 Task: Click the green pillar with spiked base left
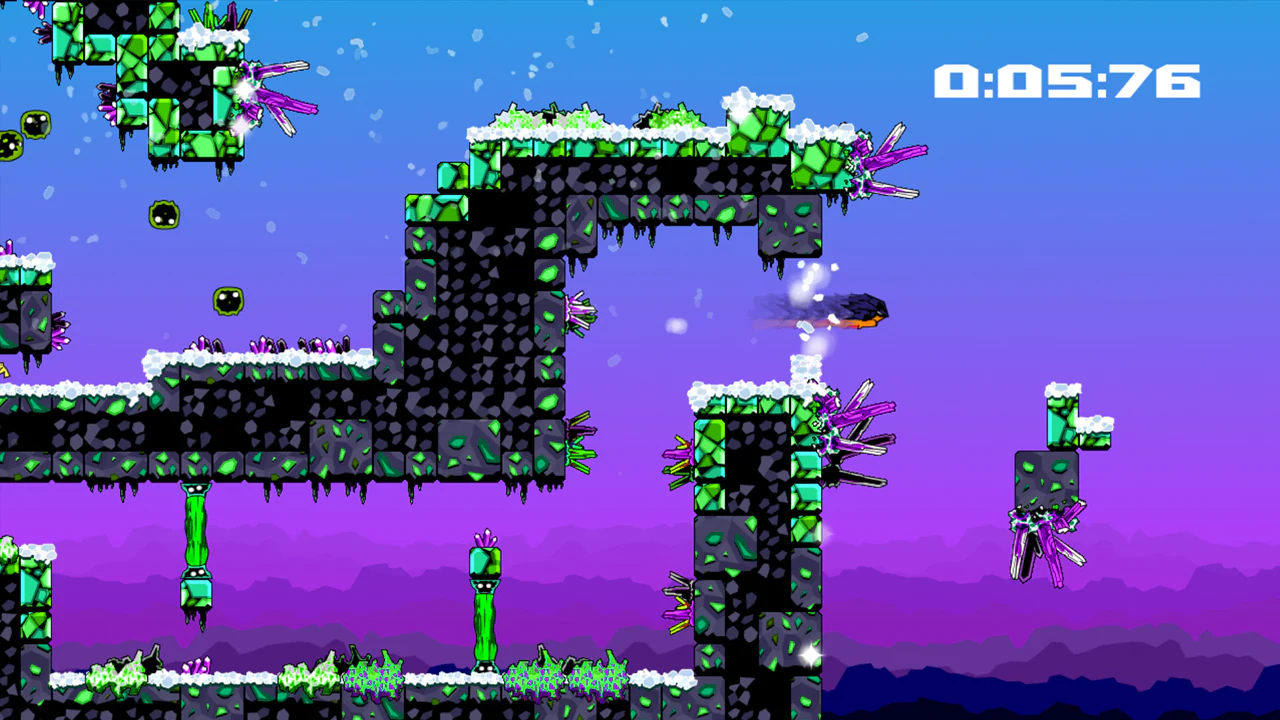197,540
